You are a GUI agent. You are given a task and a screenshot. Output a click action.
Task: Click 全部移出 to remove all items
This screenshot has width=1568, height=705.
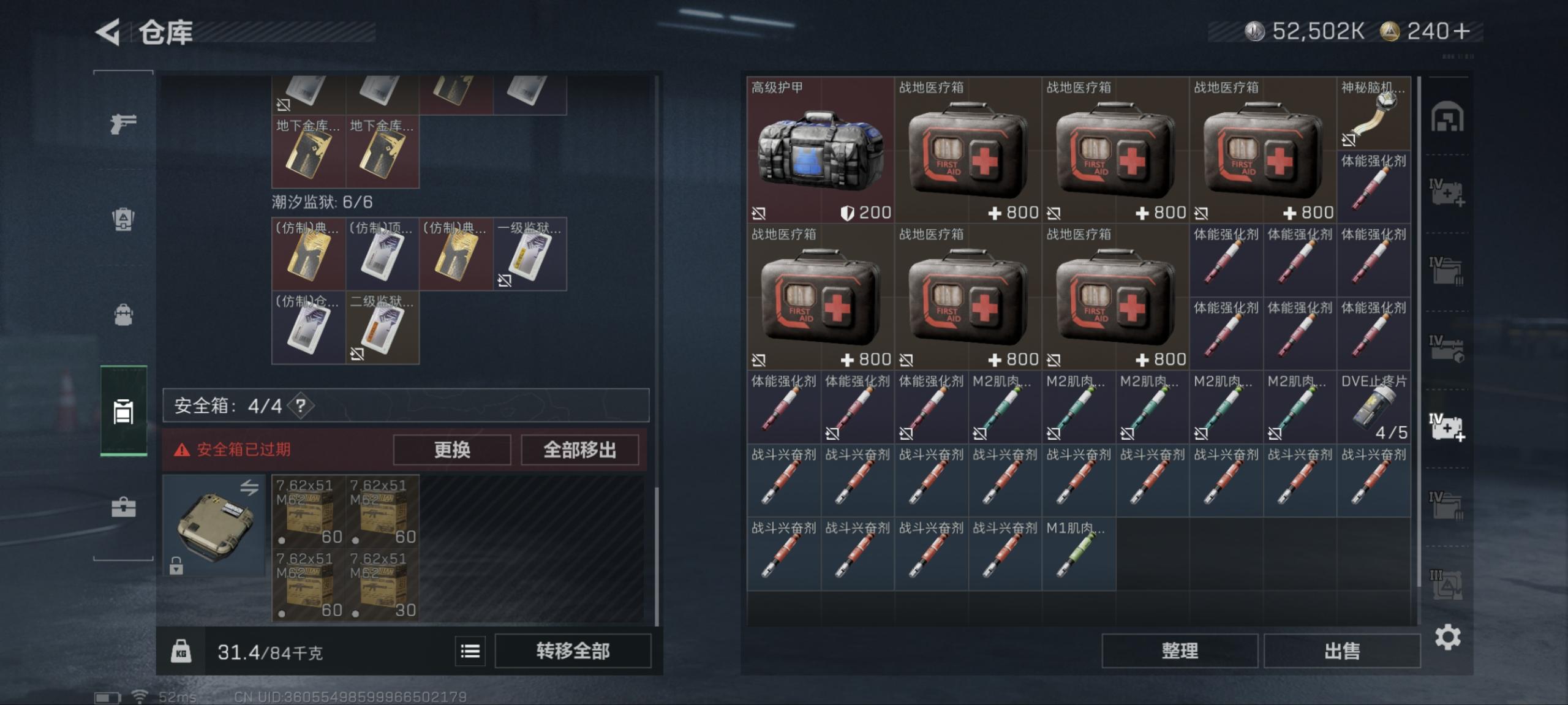coord(579,450)
